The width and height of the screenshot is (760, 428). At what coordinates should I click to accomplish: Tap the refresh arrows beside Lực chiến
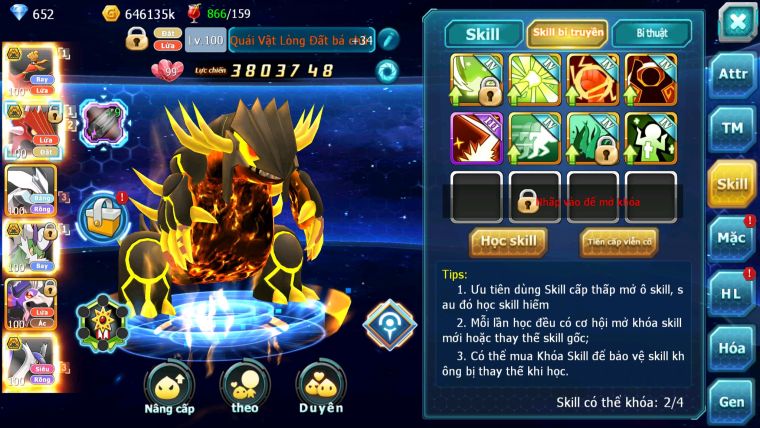point(386,71)
